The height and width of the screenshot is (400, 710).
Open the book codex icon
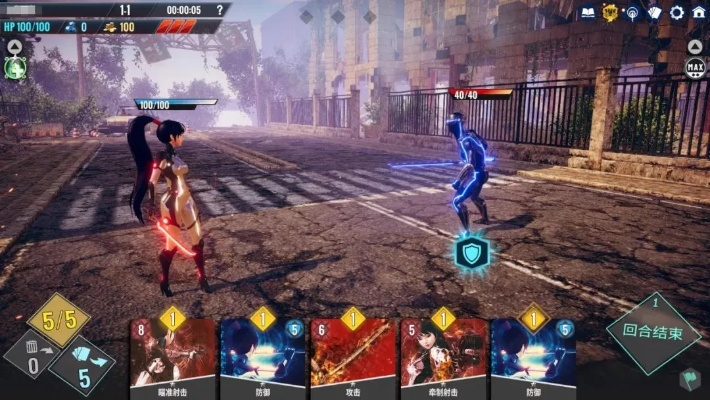coord(587,12)
